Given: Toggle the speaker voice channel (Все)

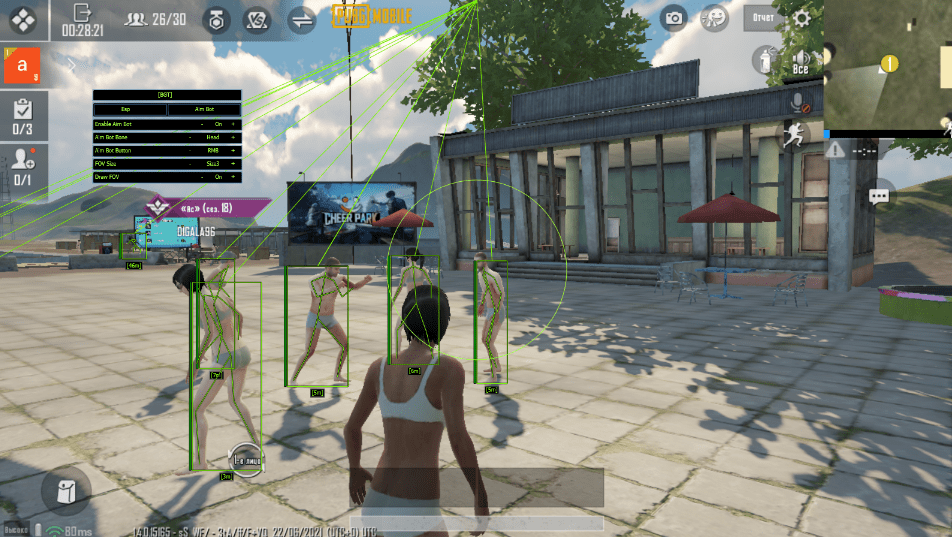Looking at the screenshot, I should (799, 61).
